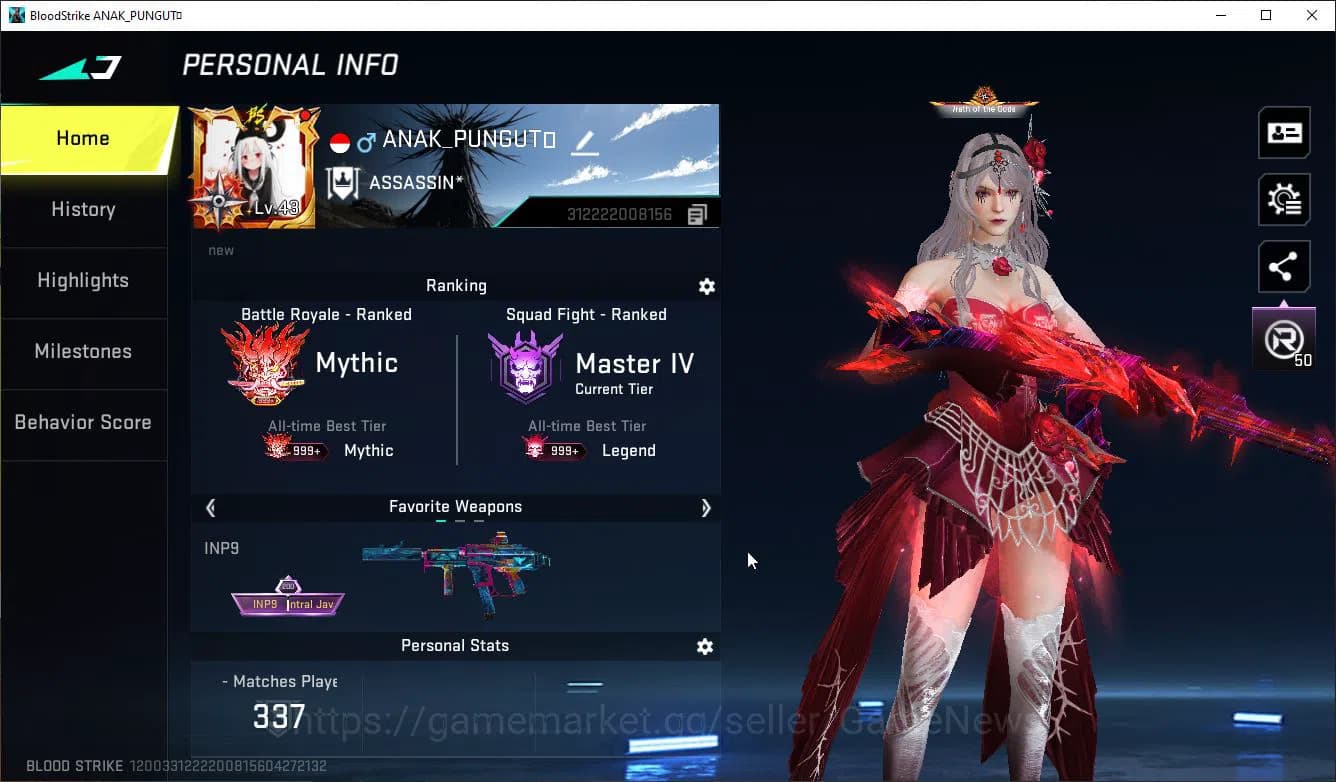
Task: Click the Lv.43 avatar portrait
Action: click(253, 166)
